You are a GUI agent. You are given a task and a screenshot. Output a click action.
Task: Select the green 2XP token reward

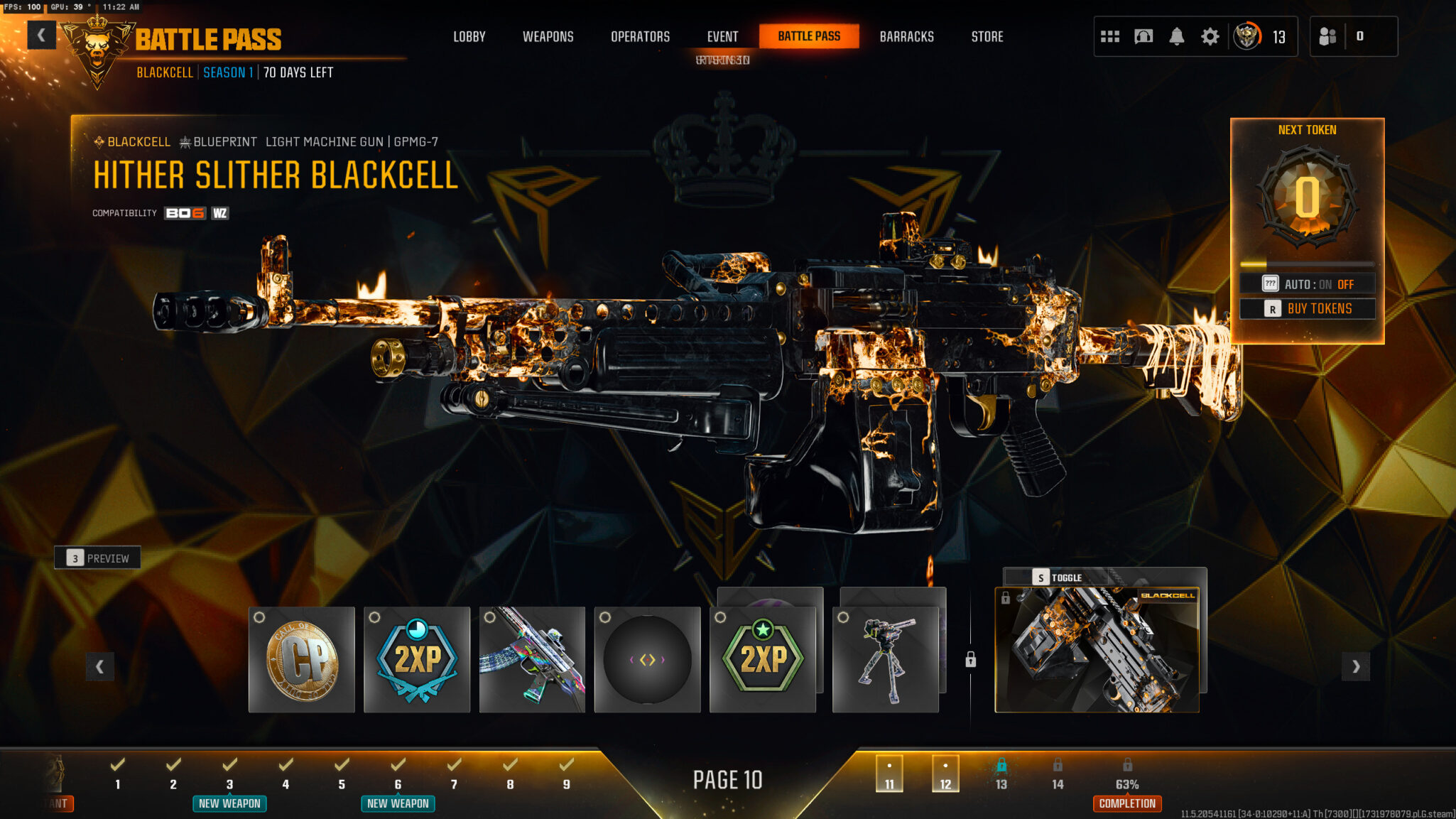(763, 660)
